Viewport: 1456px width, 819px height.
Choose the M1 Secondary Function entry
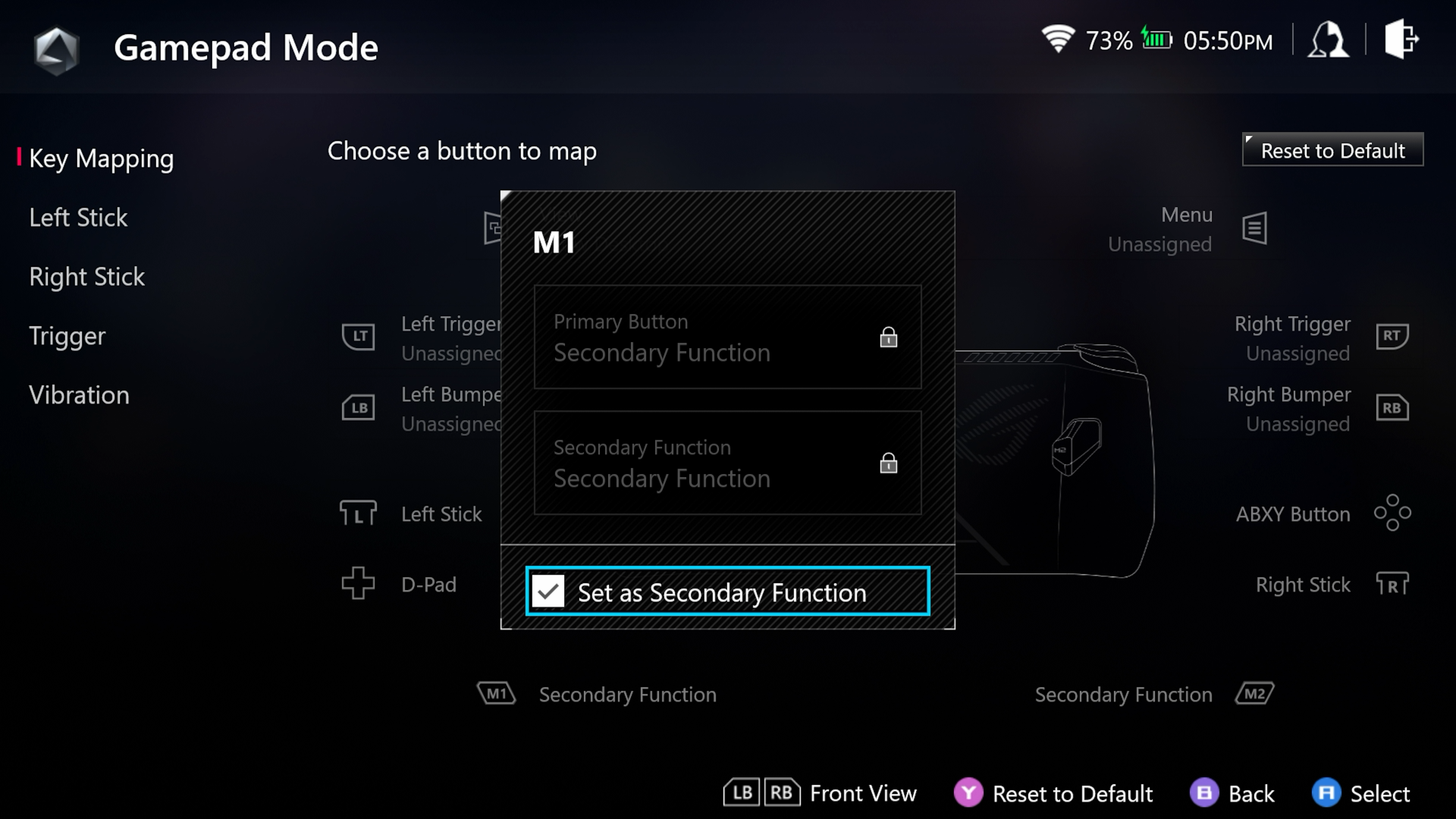598,695
